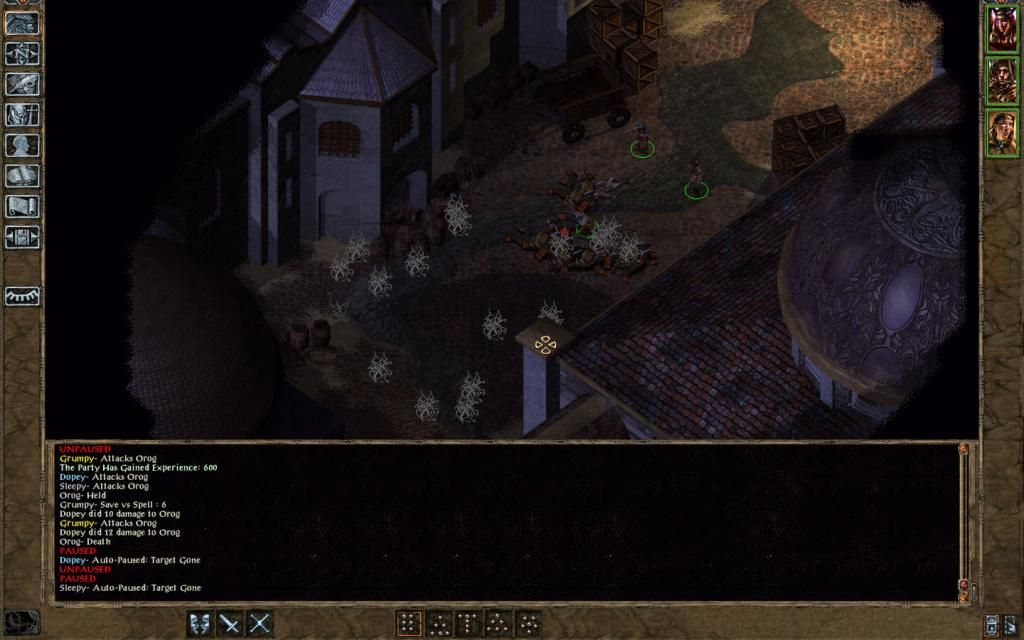Select the hooded bearded character portrait

click(x=1002, y=81)
